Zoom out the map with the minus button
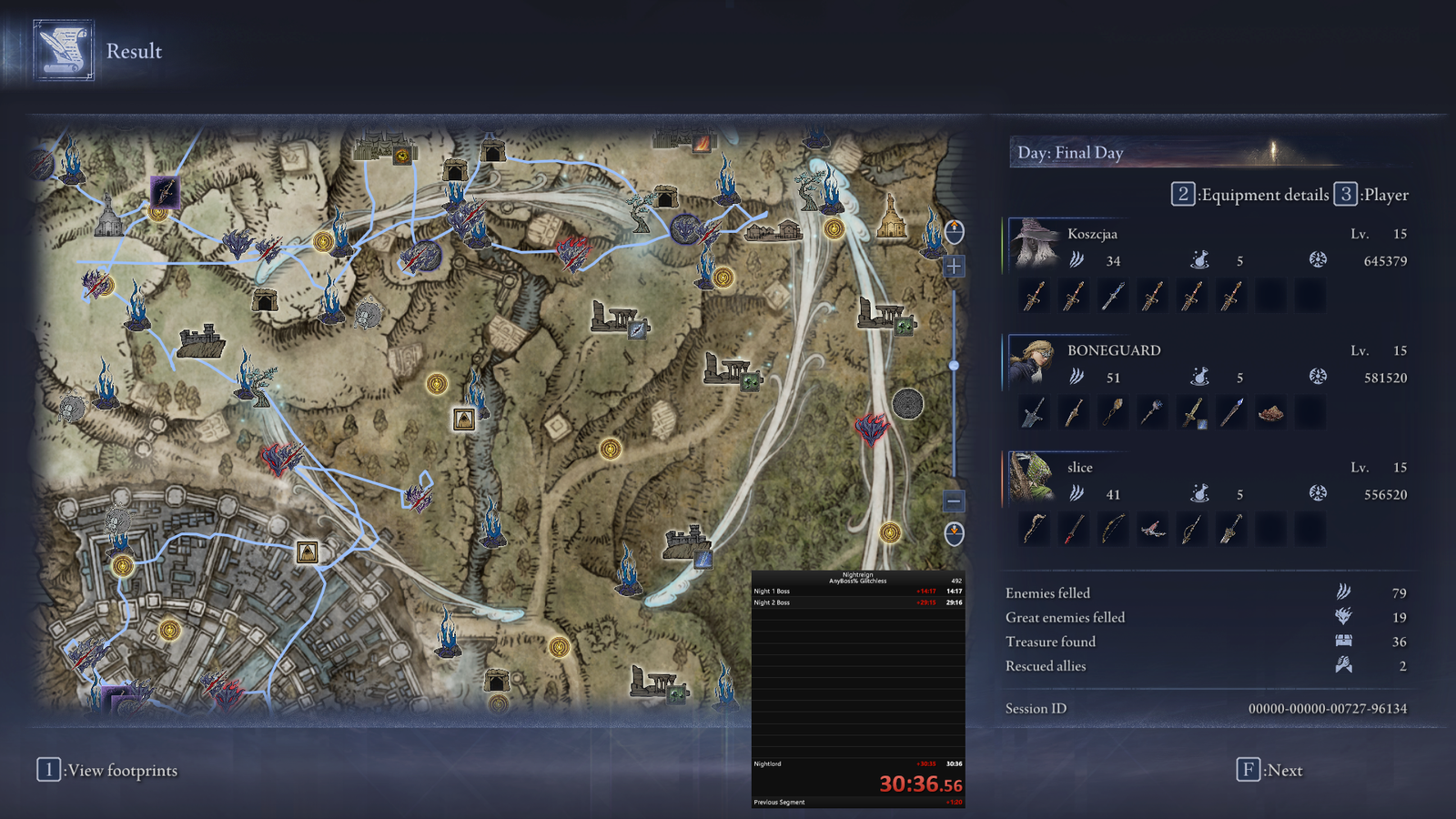1456x819 pixels. 954,500
